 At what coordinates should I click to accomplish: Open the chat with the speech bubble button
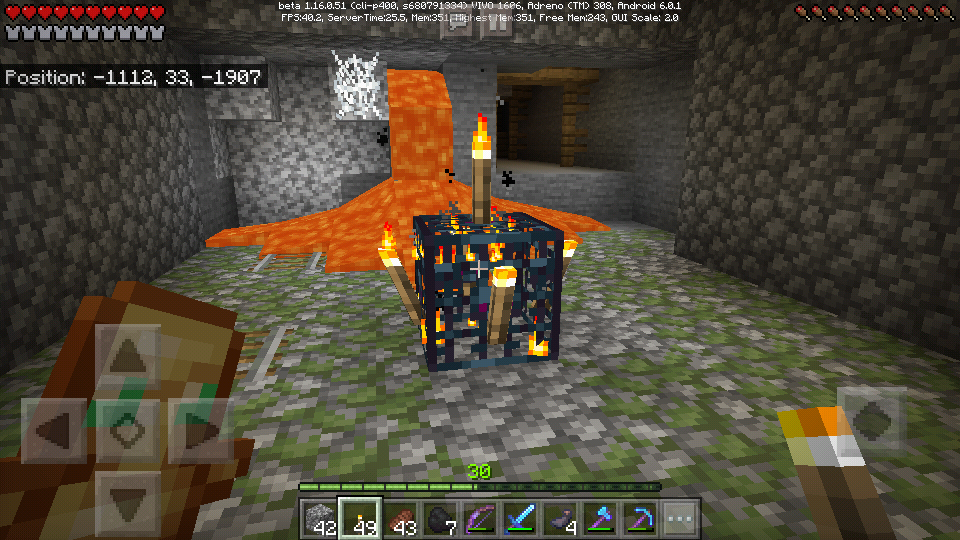(x=459, y=24)
